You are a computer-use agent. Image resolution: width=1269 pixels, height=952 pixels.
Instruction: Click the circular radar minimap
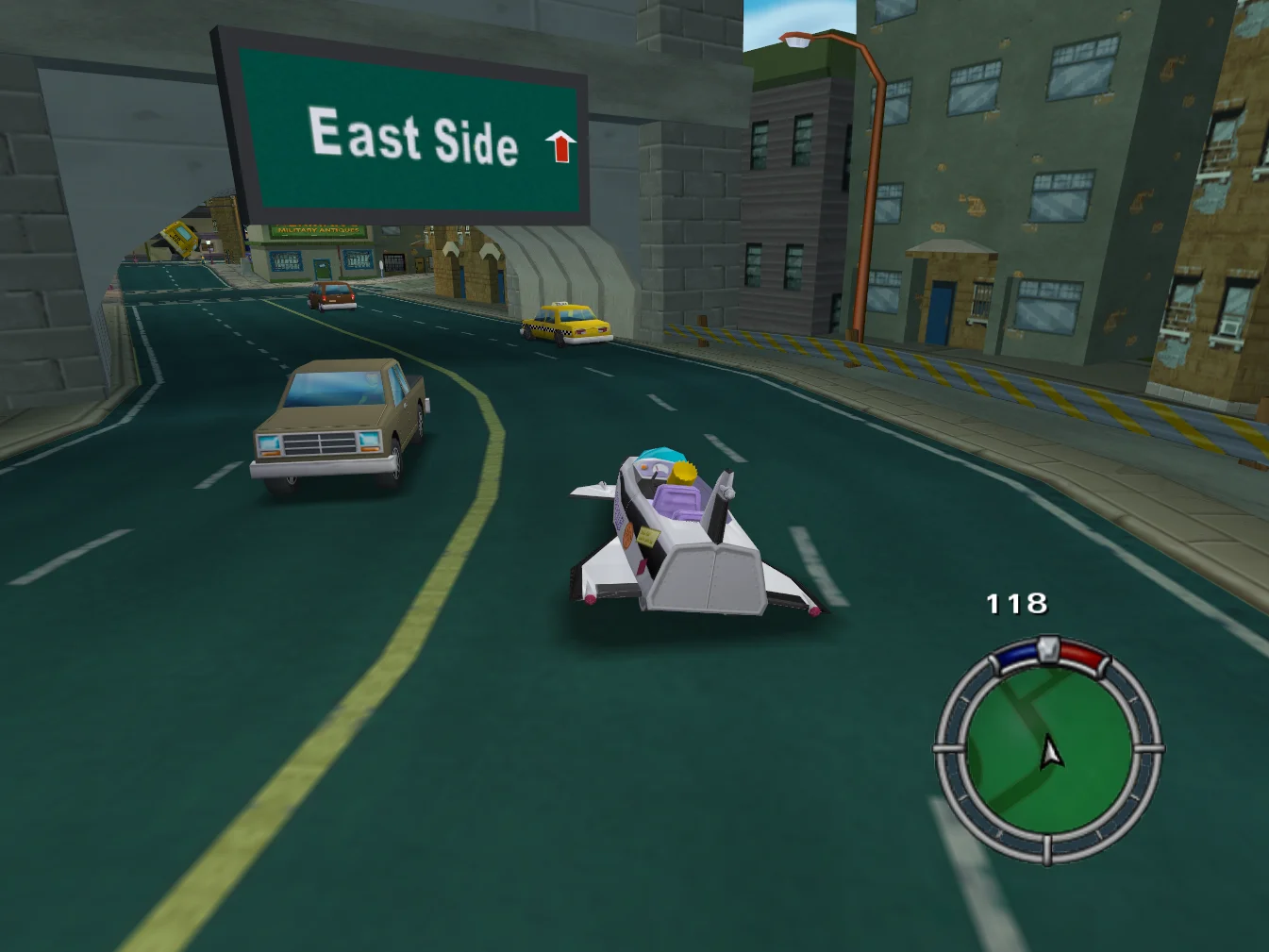click(x=1048, y=749)
